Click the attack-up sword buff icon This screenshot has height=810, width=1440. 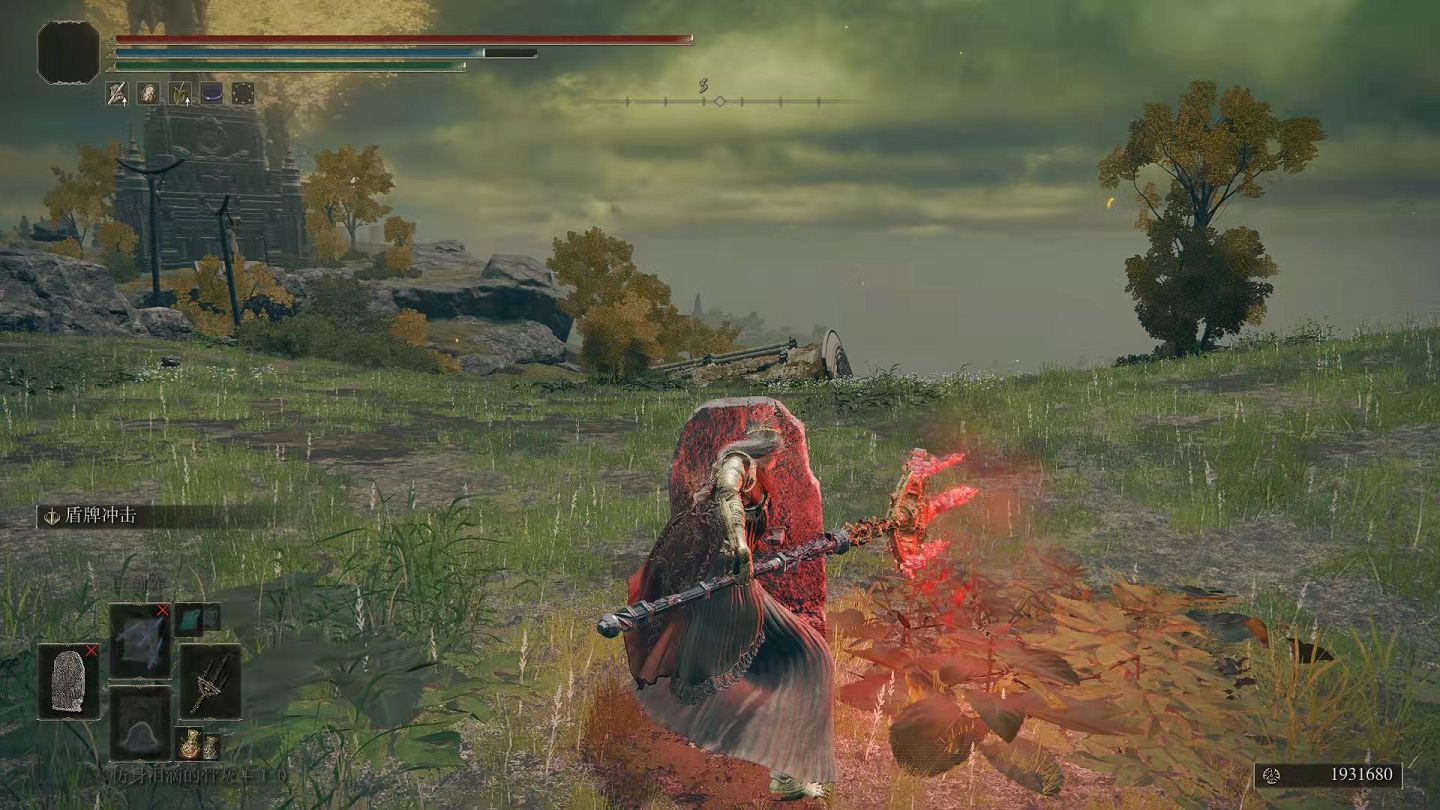click(x=118, y=94)
